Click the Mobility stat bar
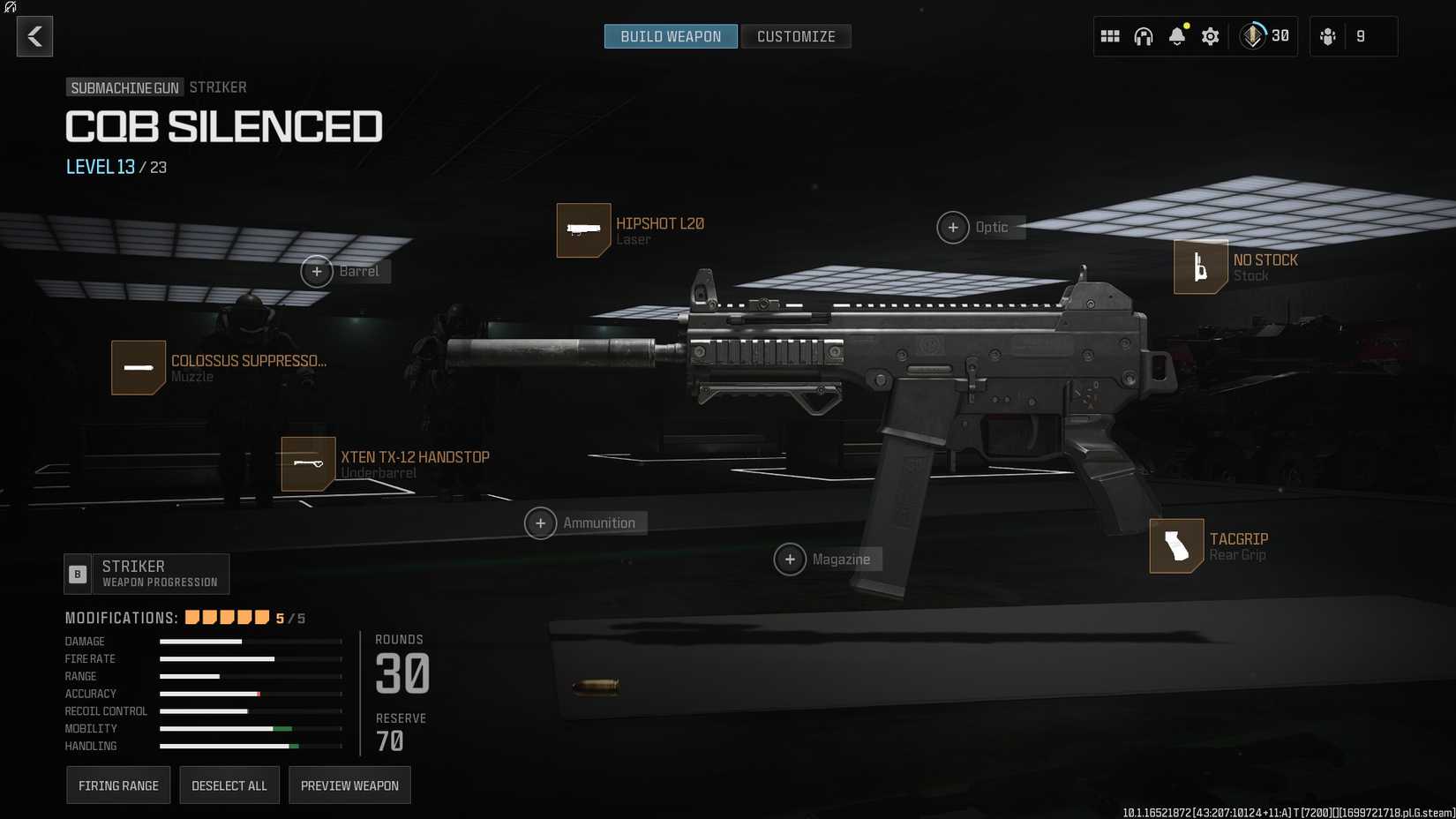This screenshot has width=1456, height=819. tap(250, 728)
